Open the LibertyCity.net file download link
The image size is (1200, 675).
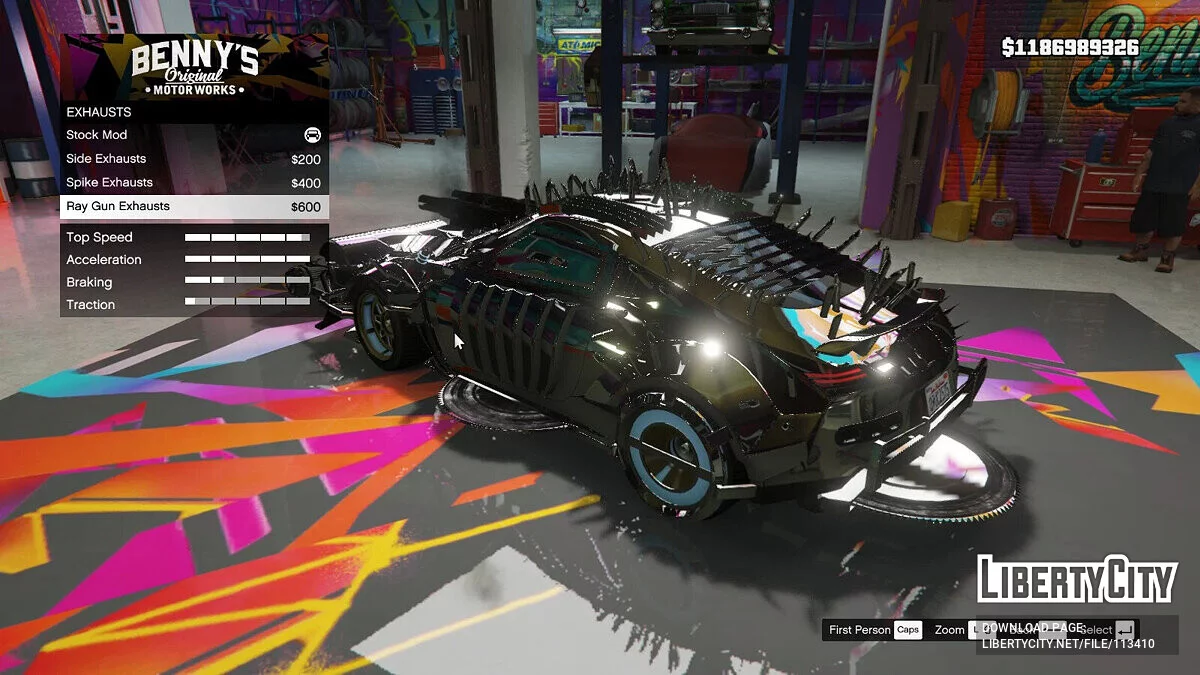tap(1067, 643)
